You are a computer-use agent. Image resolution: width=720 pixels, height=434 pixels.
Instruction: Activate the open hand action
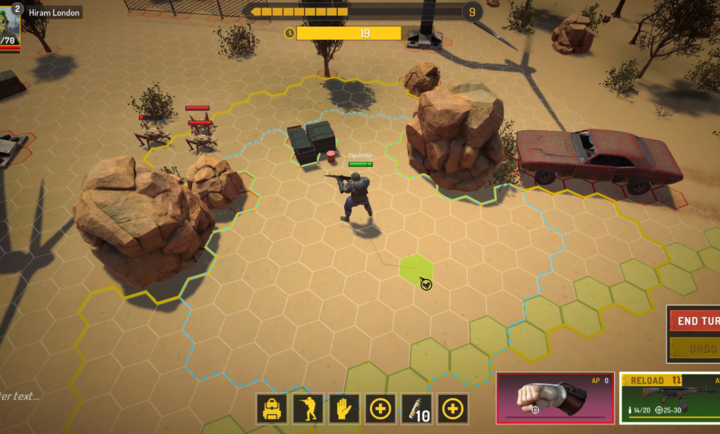(x=345, y=408)
